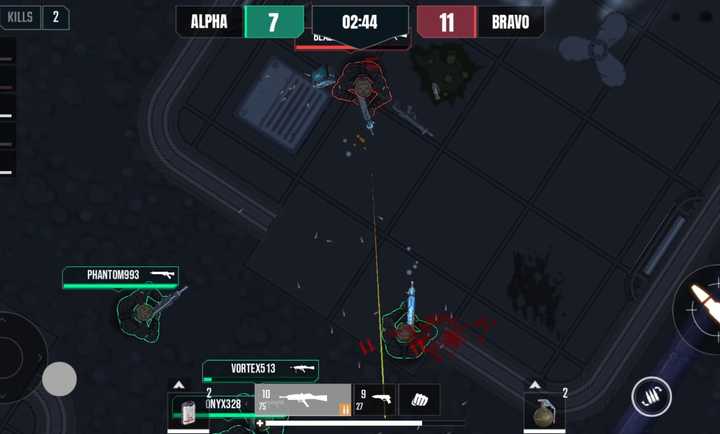Expand the arrow above the medkit slot
Viewport: 720px width, 434px height.
[178, 385]
